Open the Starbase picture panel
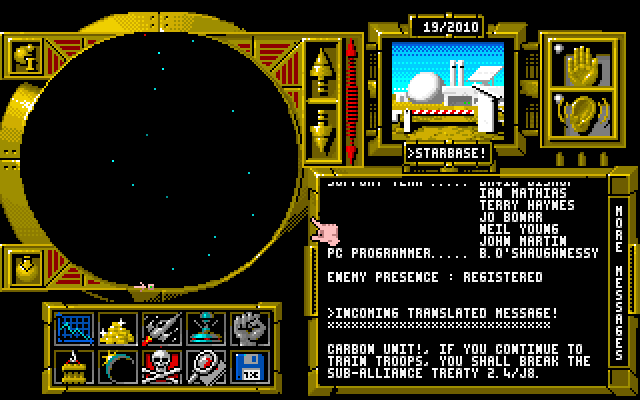The height and width of the screenshot is (400, 640). pos(447,89)
